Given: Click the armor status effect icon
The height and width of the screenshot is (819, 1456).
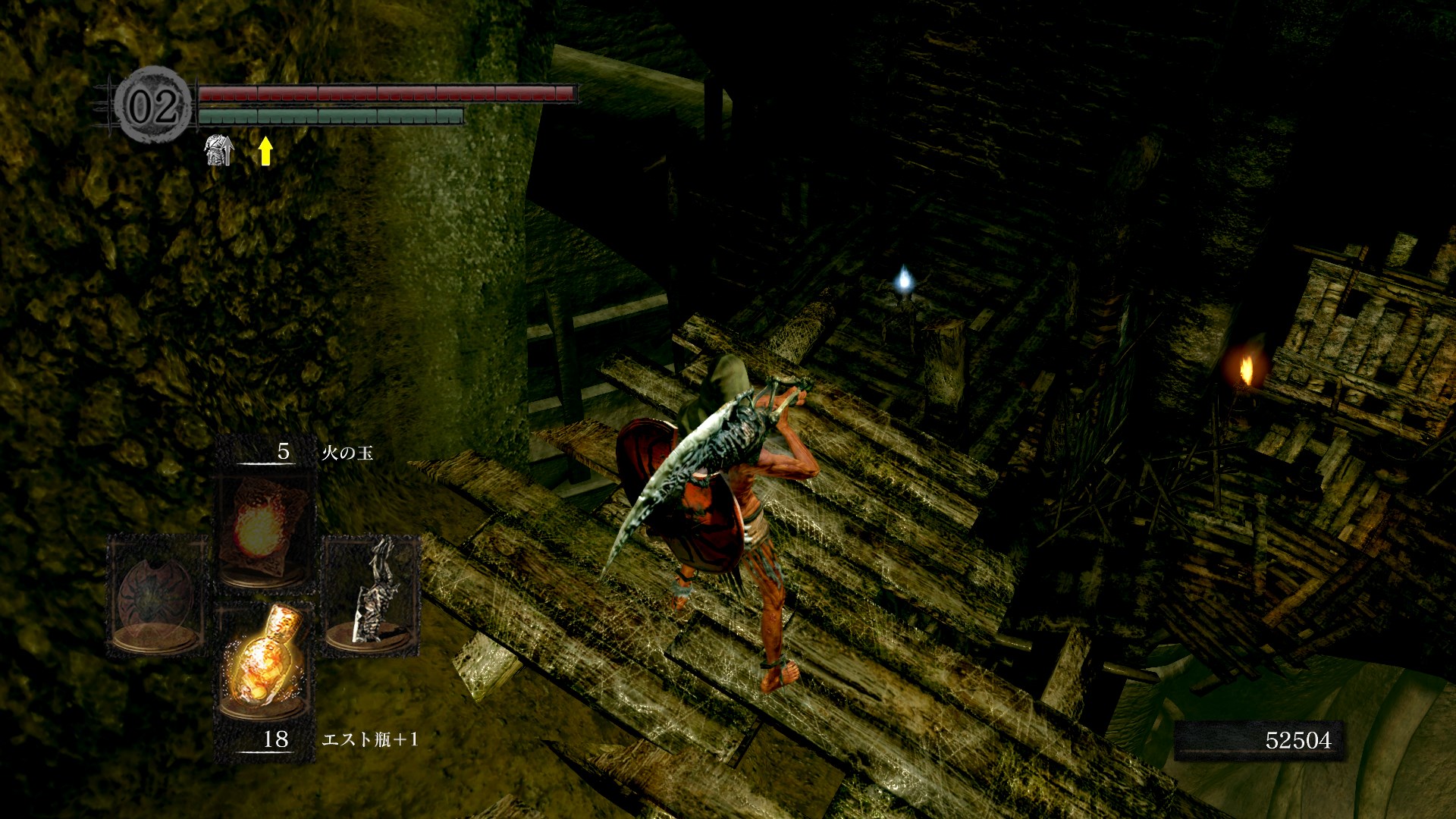Looking at the screenshot, I should (x=219, y=150).
